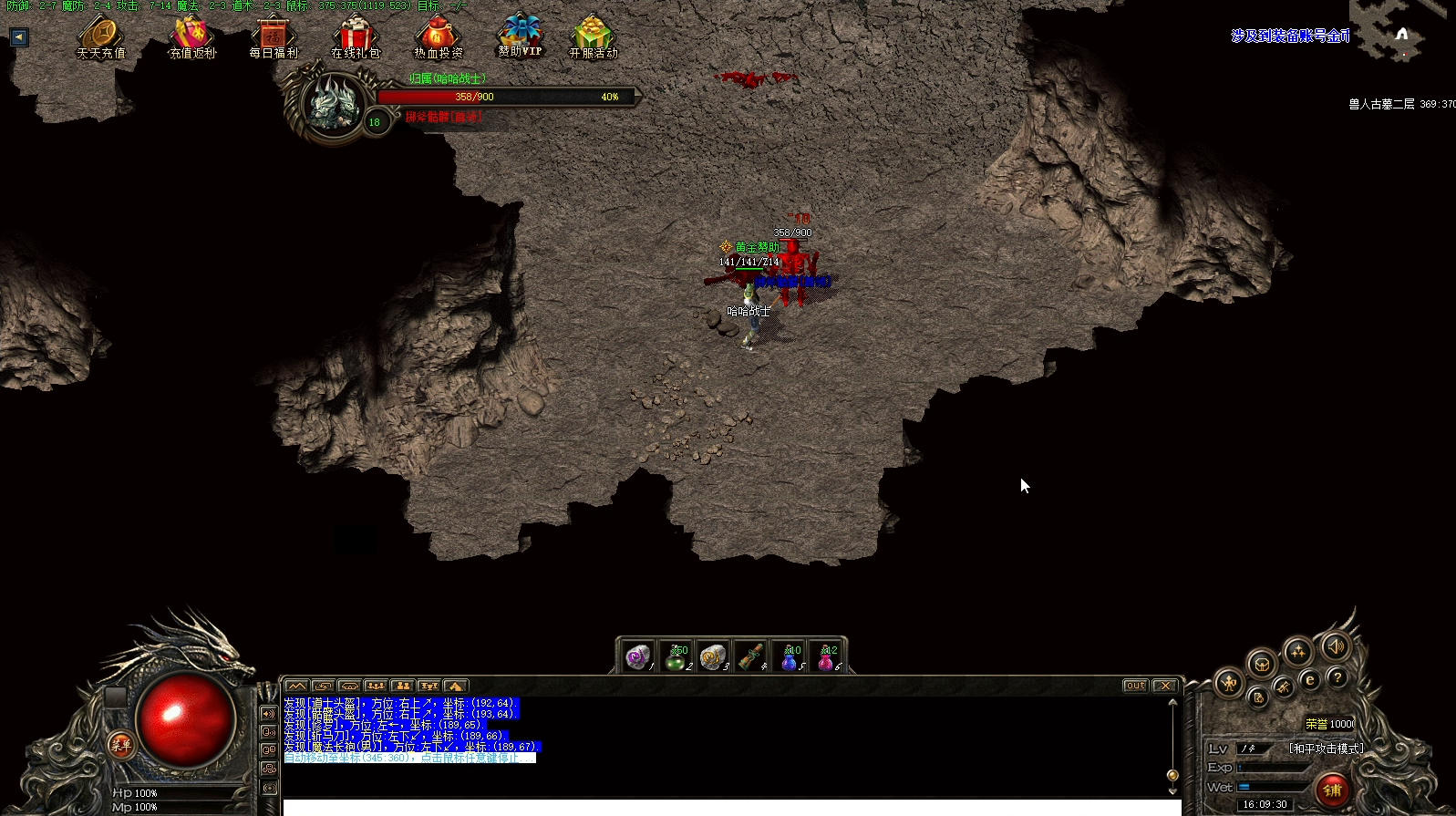Close the chat panel with the X button
Screen dimensions: 1456x816
(x=1164, y=686)
